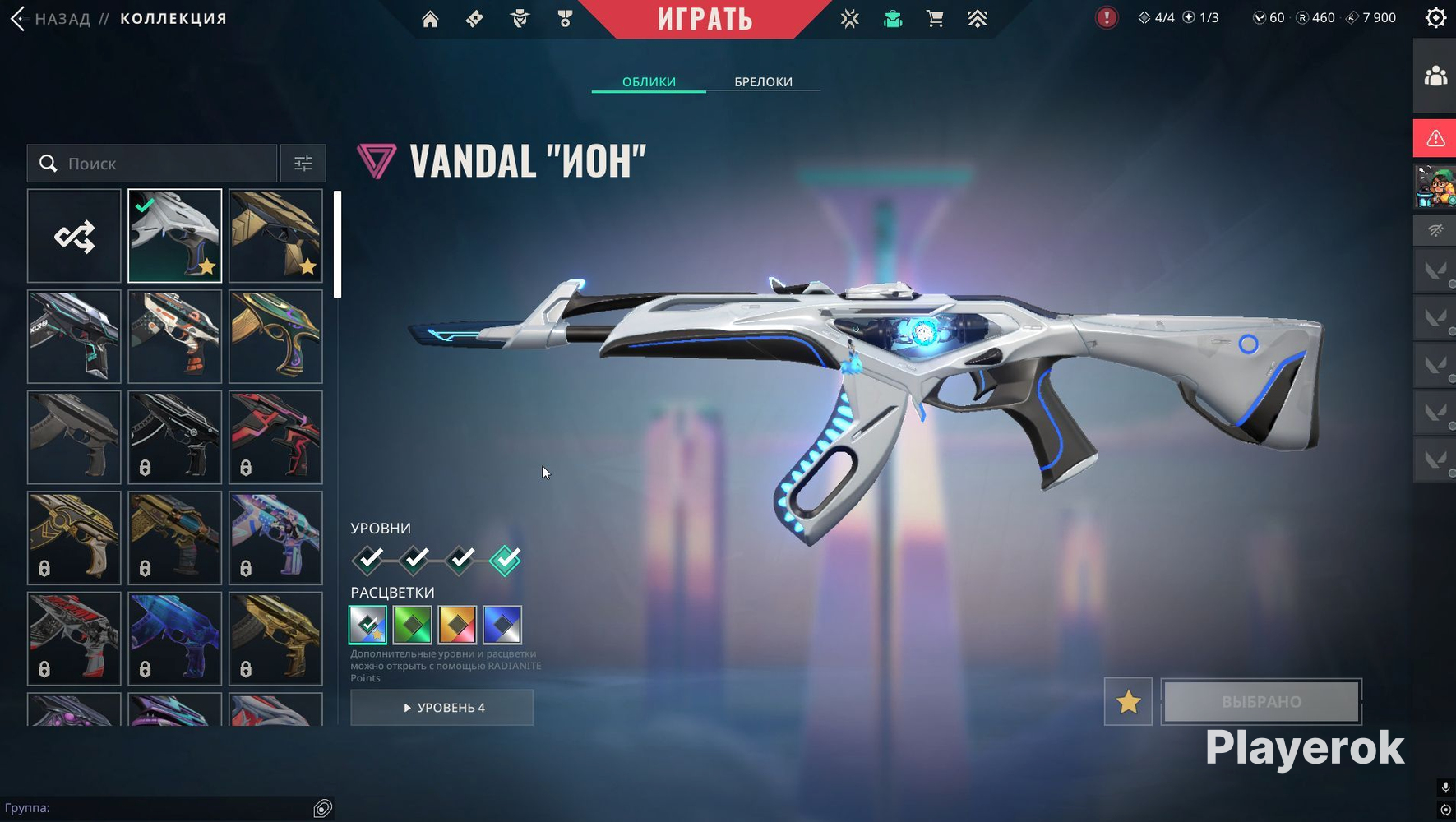Select the ОБЛИКИ tab
1456x822 pixels.
click(x=649, y=81)
